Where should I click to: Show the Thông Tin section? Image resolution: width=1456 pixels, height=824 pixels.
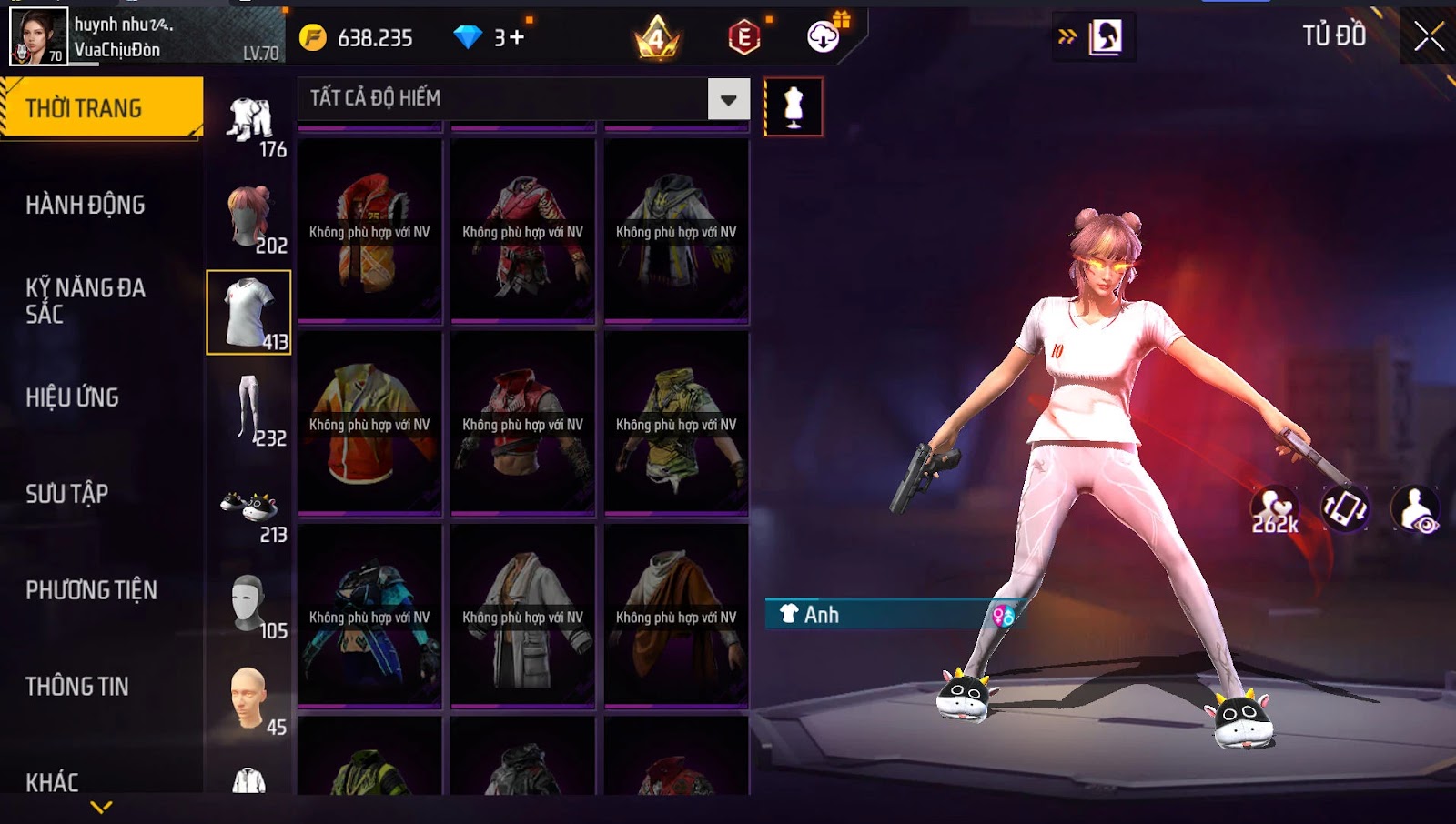77,687
